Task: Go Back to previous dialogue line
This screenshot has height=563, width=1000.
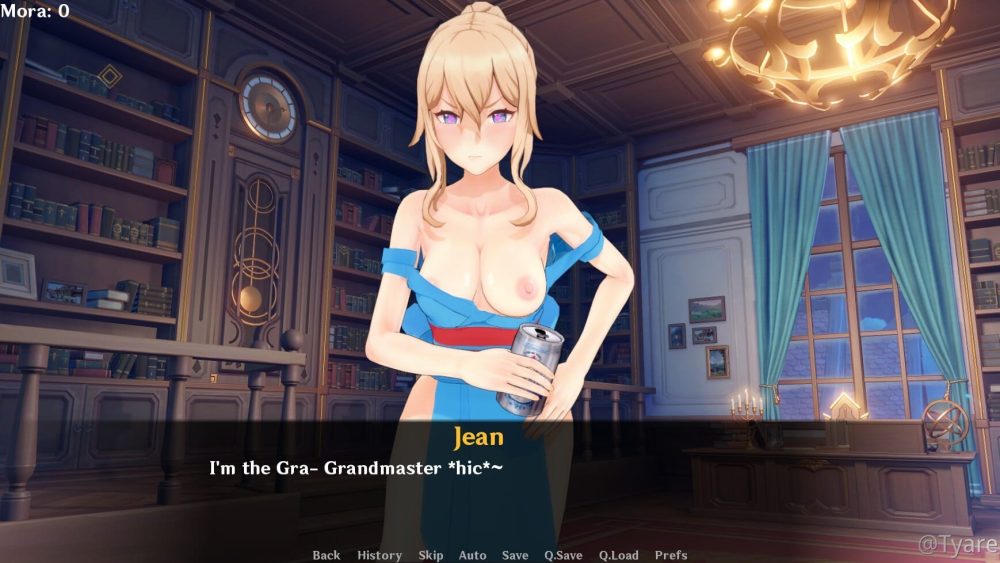Action: (326, 555)
